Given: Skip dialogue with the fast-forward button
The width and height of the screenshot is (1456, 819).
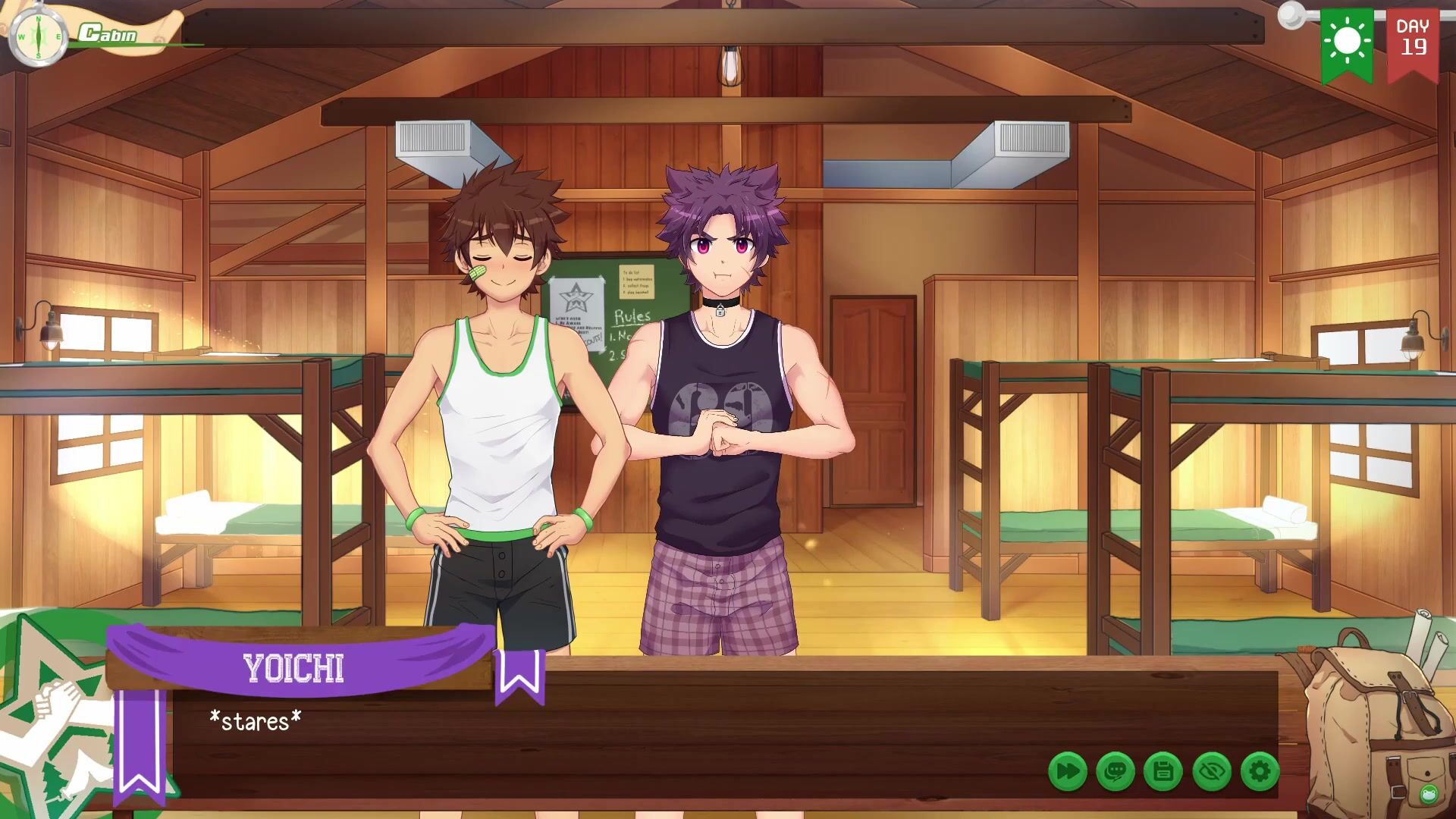Looking at the screenshot, I should pos(1067,772).
